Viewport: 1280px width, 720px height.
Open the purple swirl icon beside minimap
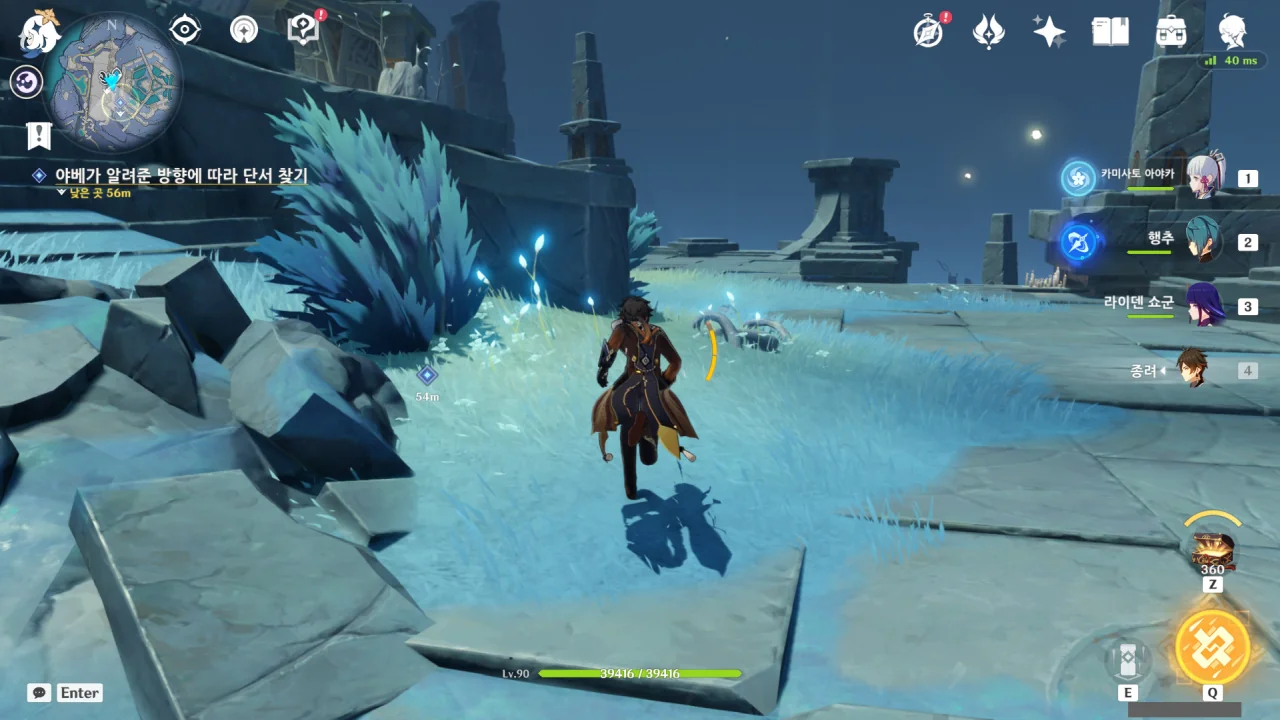[25, 81]
